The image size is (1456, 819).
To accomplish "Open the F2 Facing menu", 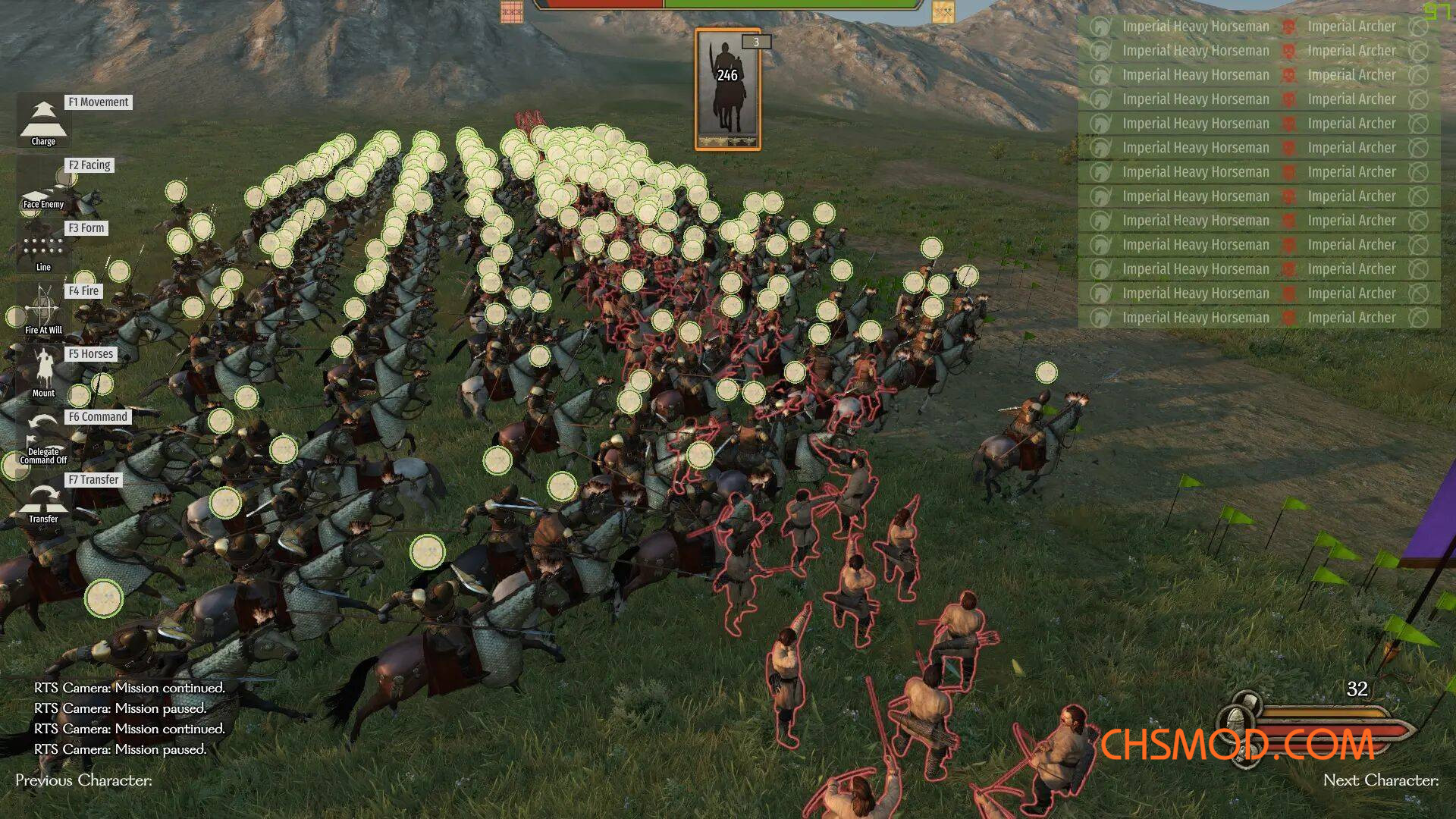I will click(x=90, y=165).
